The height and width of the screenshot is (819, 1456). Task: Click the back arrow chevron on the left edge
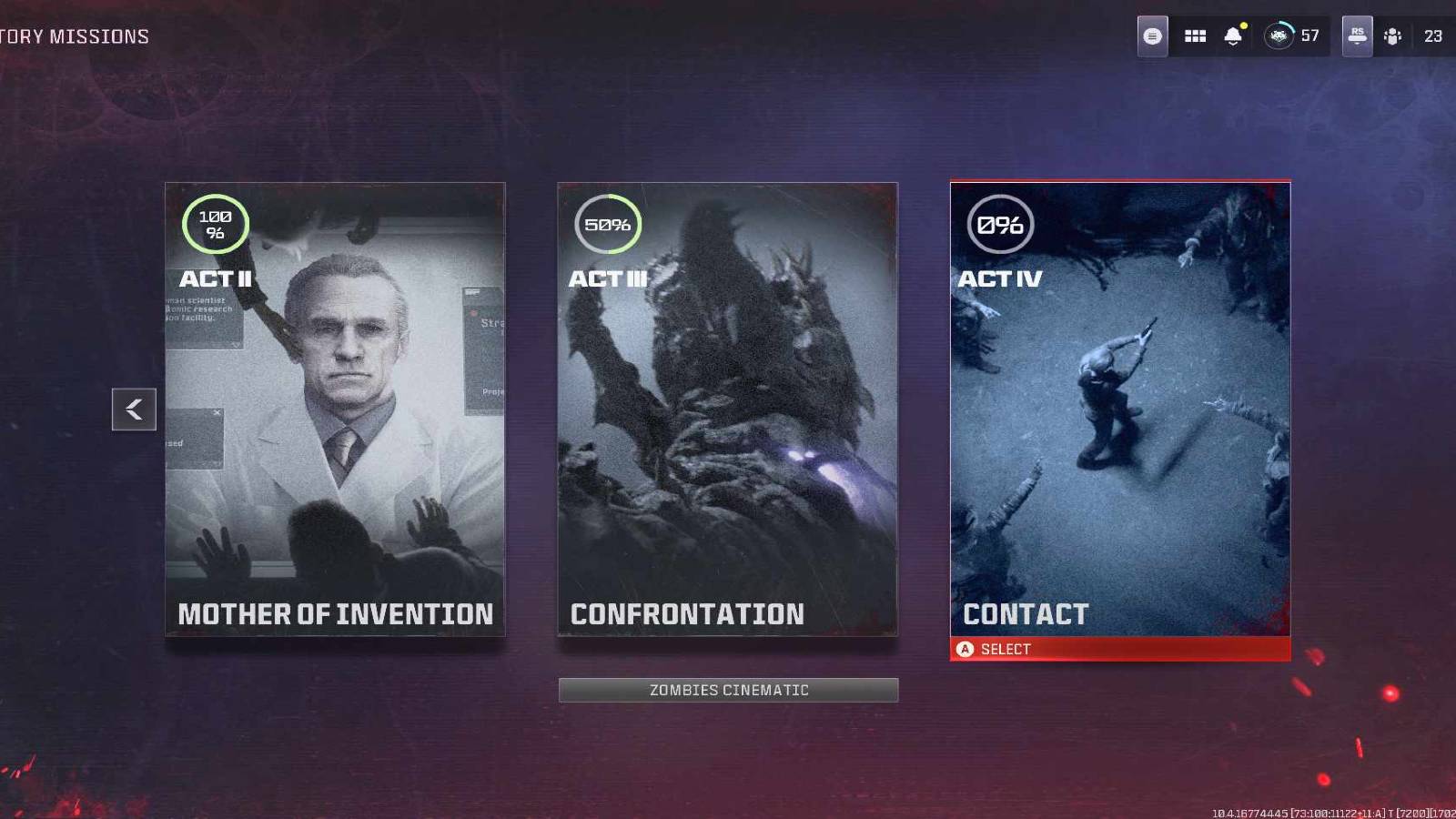[x=134, y=409]
